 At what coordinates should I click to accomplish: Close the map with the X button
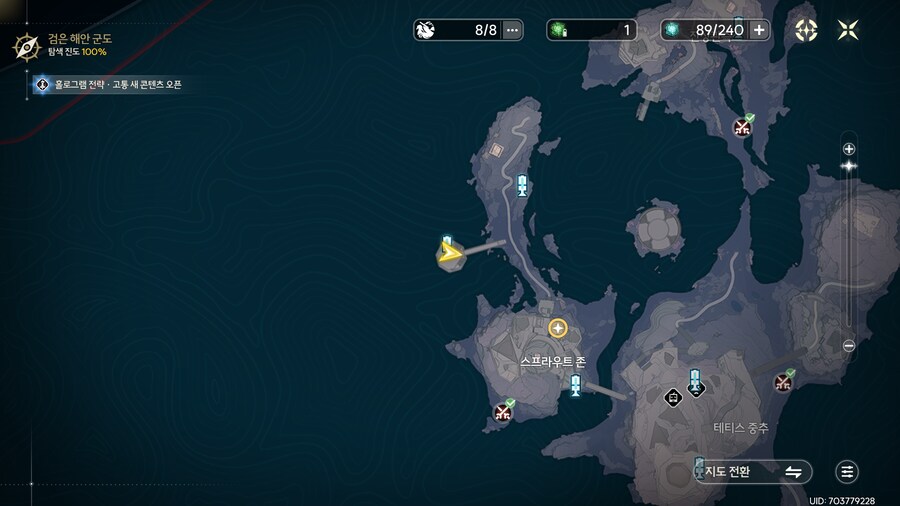(x=848, y=30)
